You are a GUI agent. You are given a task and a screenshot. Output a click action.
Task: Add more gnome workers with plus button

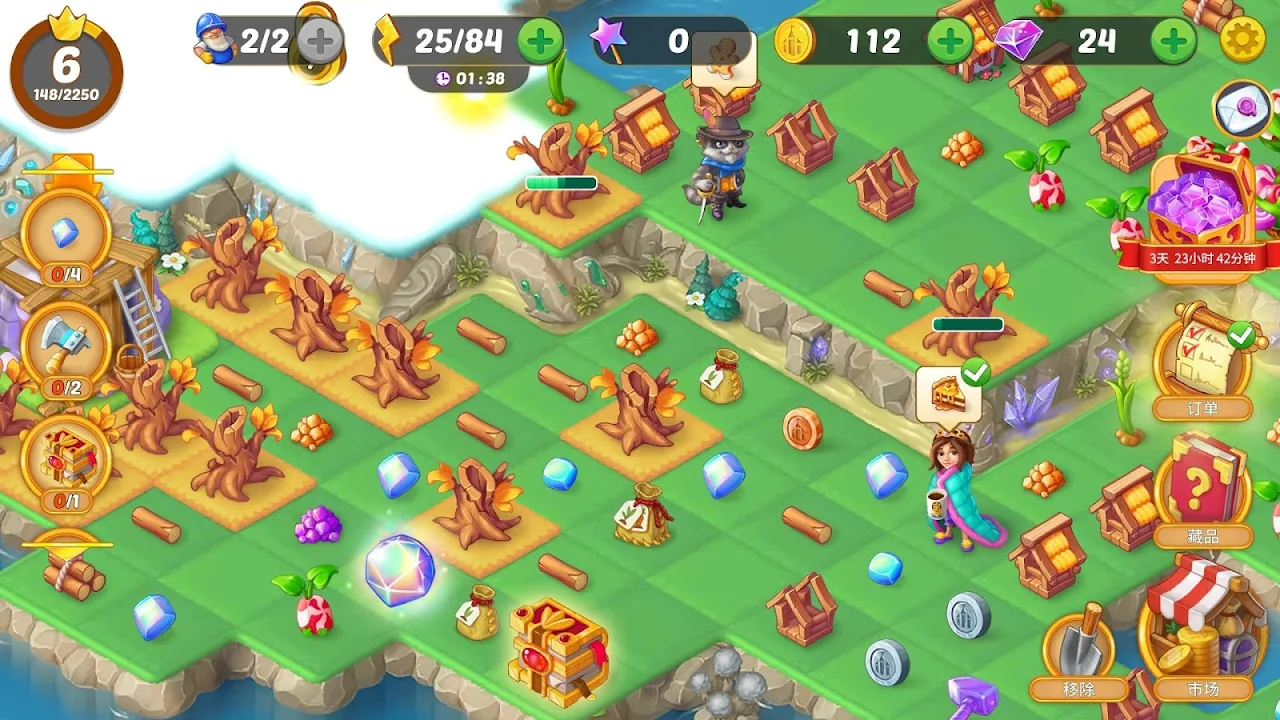tap(320, 41)
